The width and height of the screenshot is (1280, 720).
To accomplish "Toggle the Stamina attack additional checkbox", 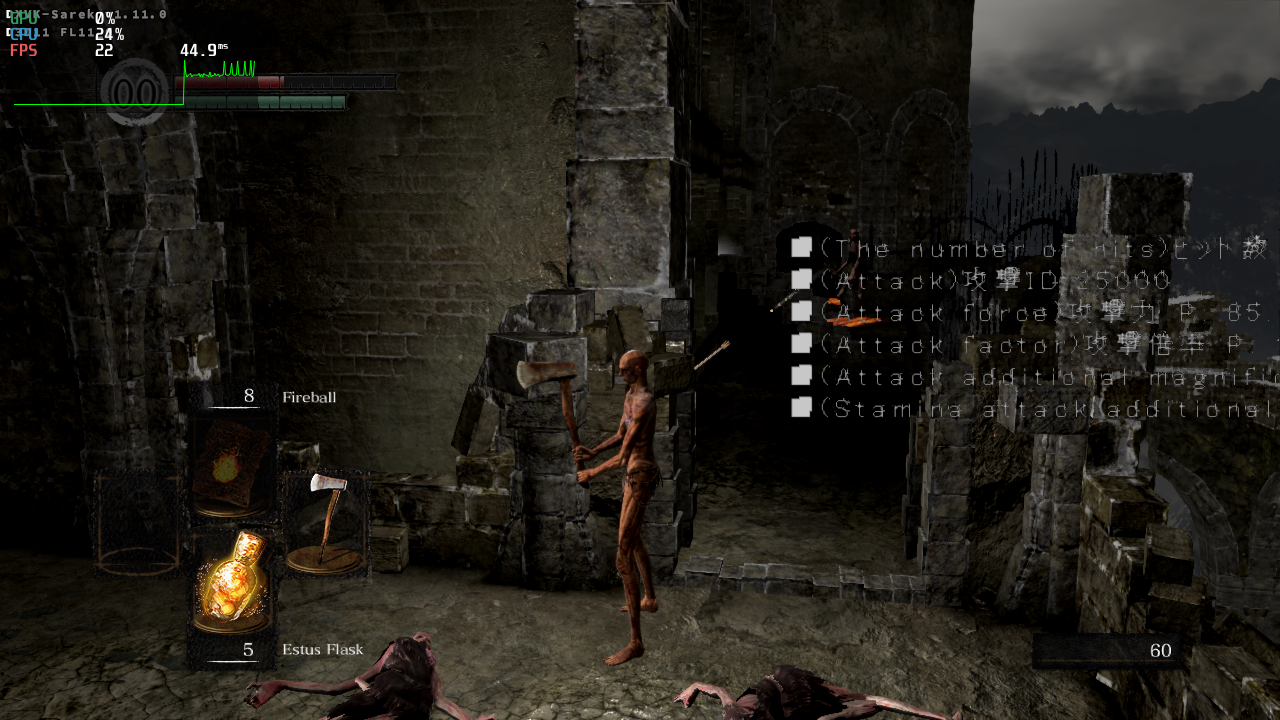I will 801,407.
